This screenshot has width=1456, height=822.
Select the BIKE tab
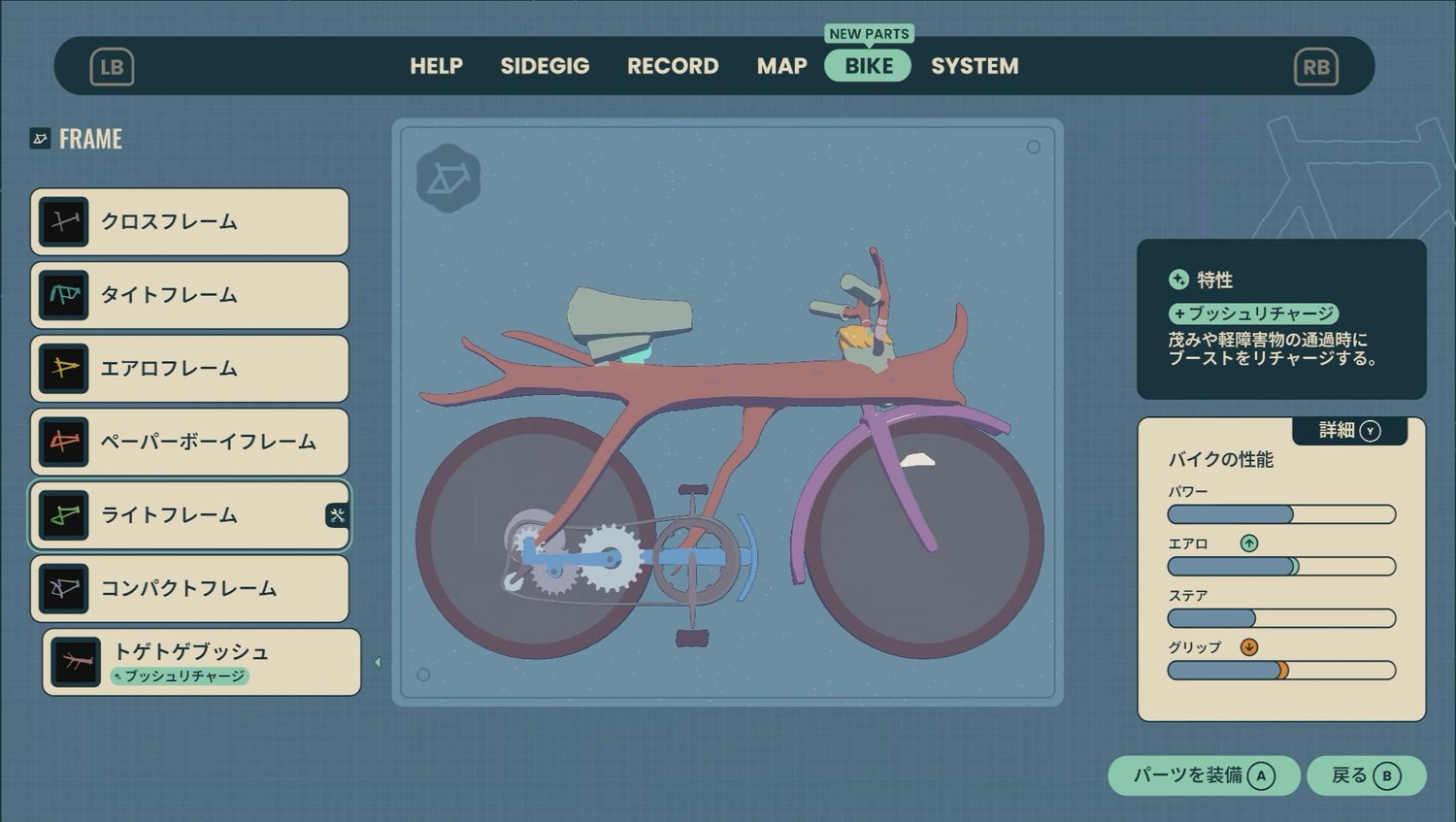868,66
